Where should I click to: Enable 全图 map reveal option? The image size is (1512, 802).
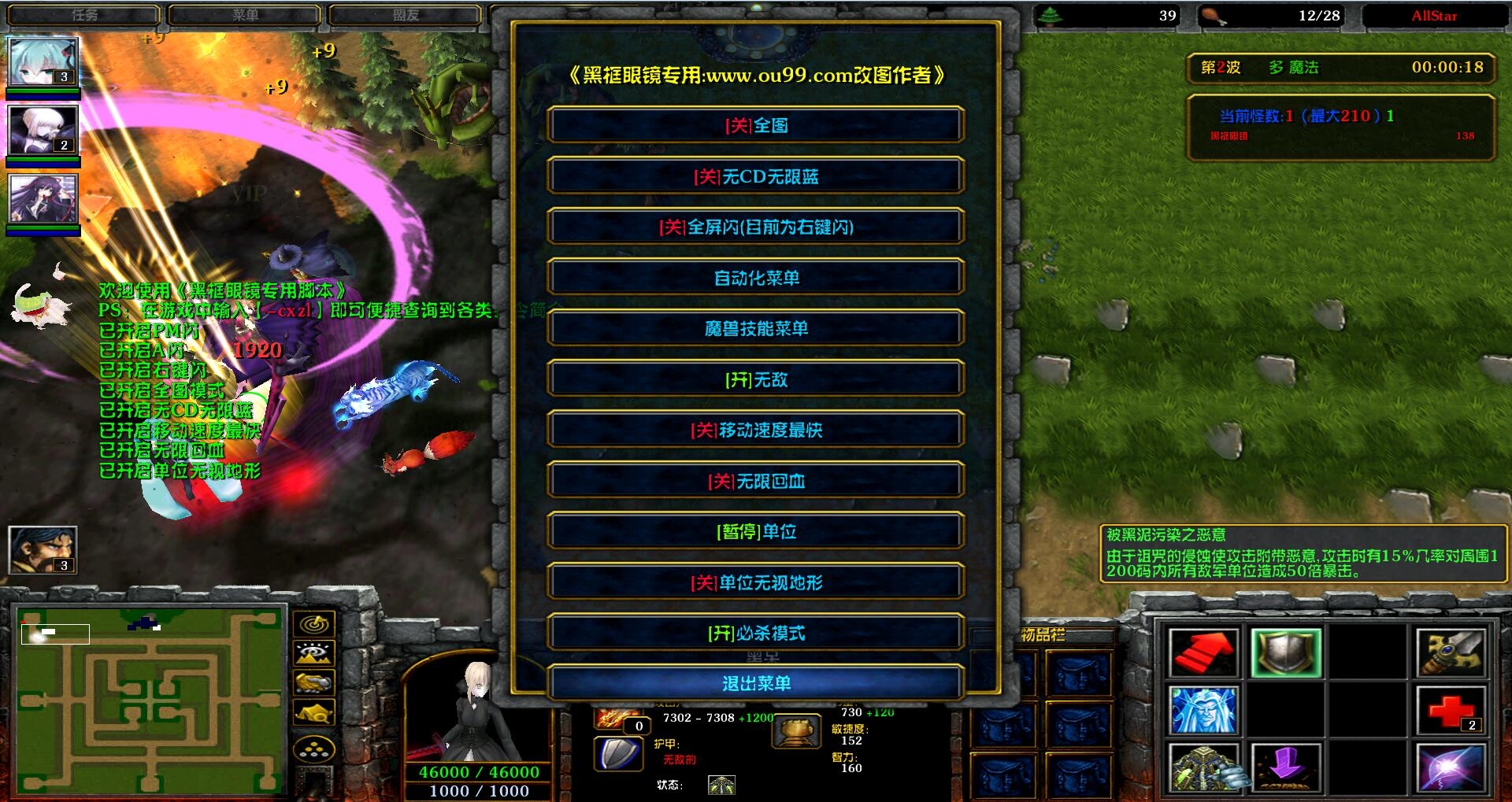point(756,124)
